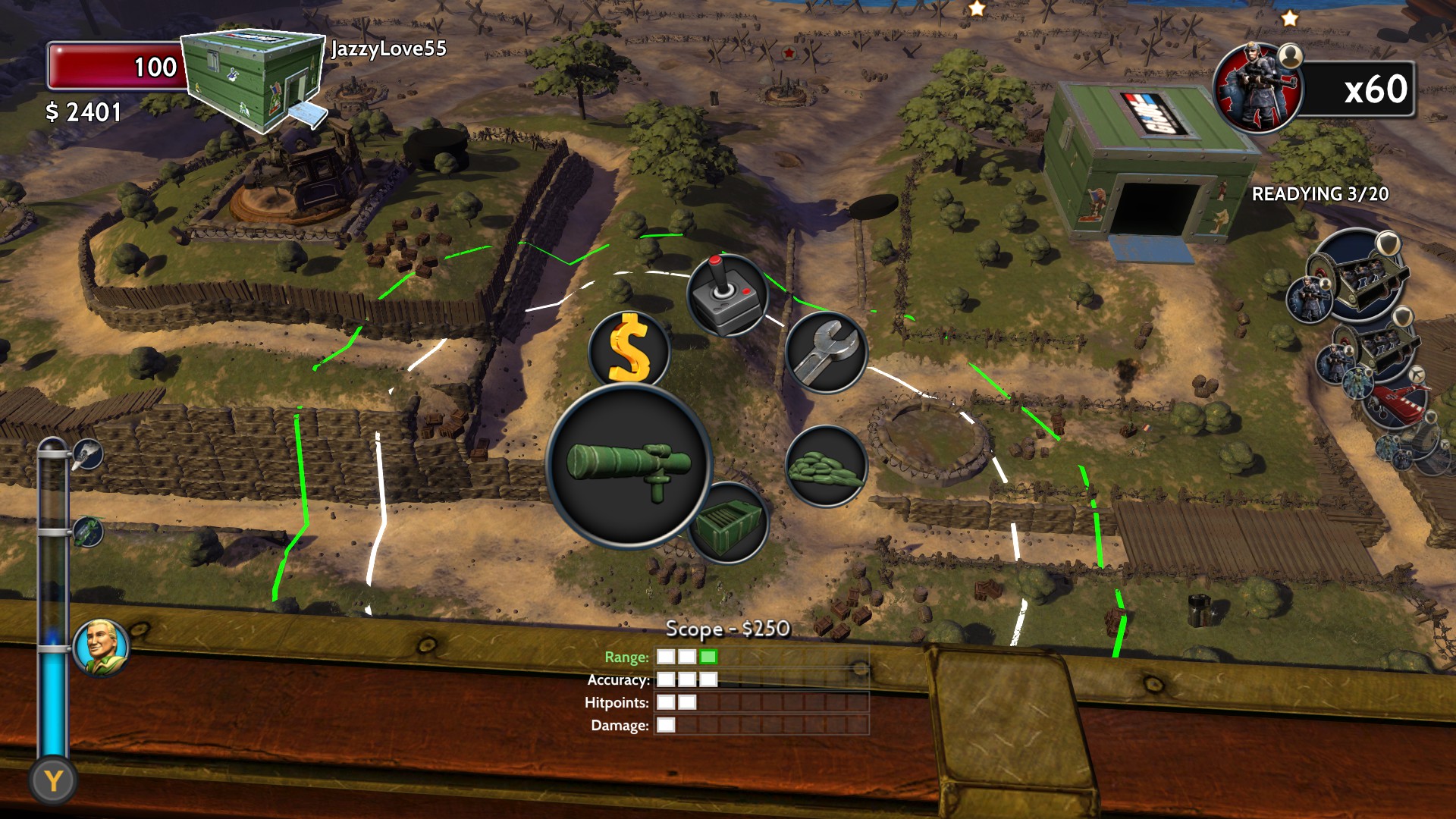Select the Scope upgrade in radial menu
This screenshot has width=1456, height=819.
pyautogui.click(x=629, y=464)
